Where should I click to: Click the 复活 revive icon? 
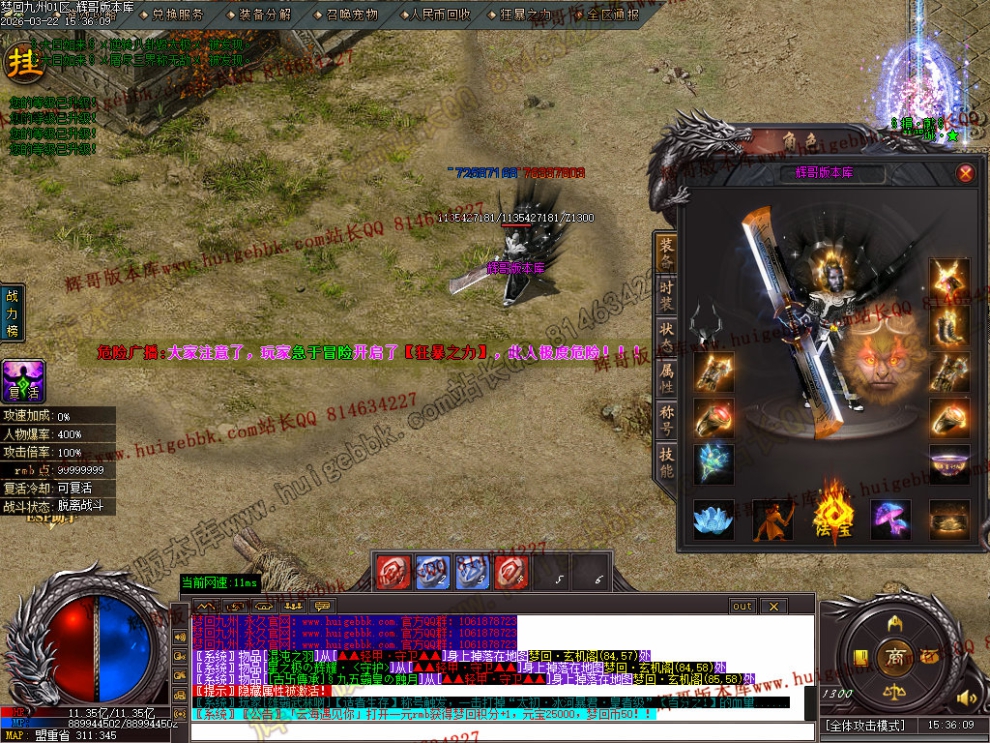pyautogui.click(x=22, y=381)
